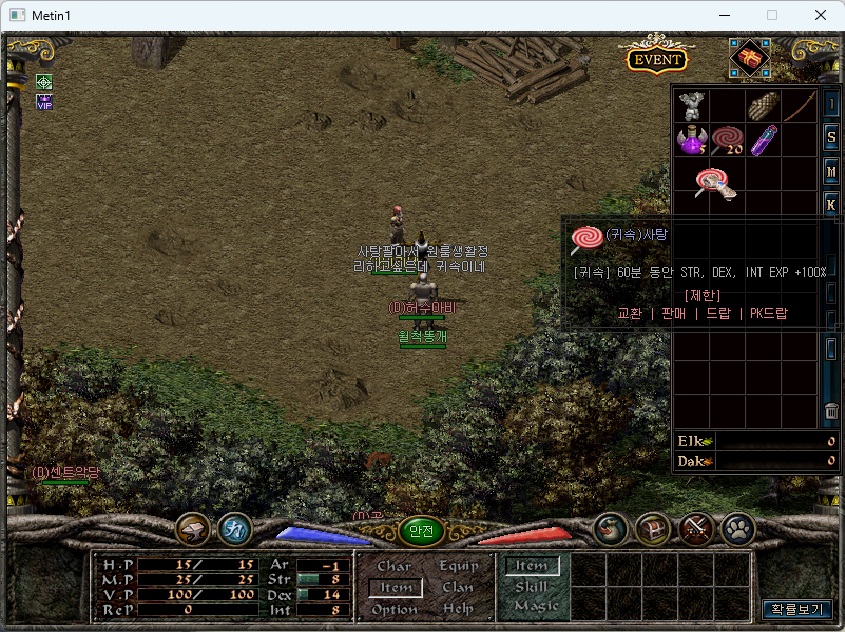Image resolution: width=845 pixels, height=632 pixels.
Task: Switch quickbar to Magic tab
Action: [535, 606]
